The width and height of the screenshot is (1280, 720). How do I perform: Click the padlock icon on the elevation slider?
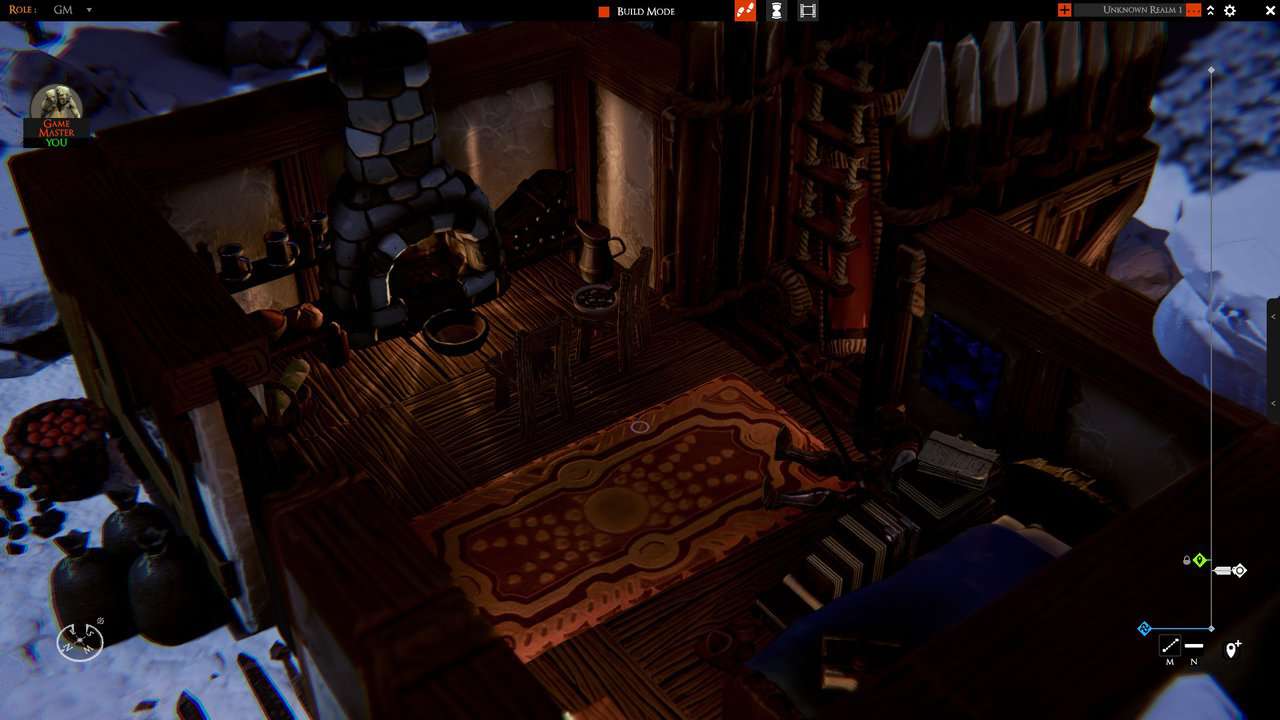1186,559
